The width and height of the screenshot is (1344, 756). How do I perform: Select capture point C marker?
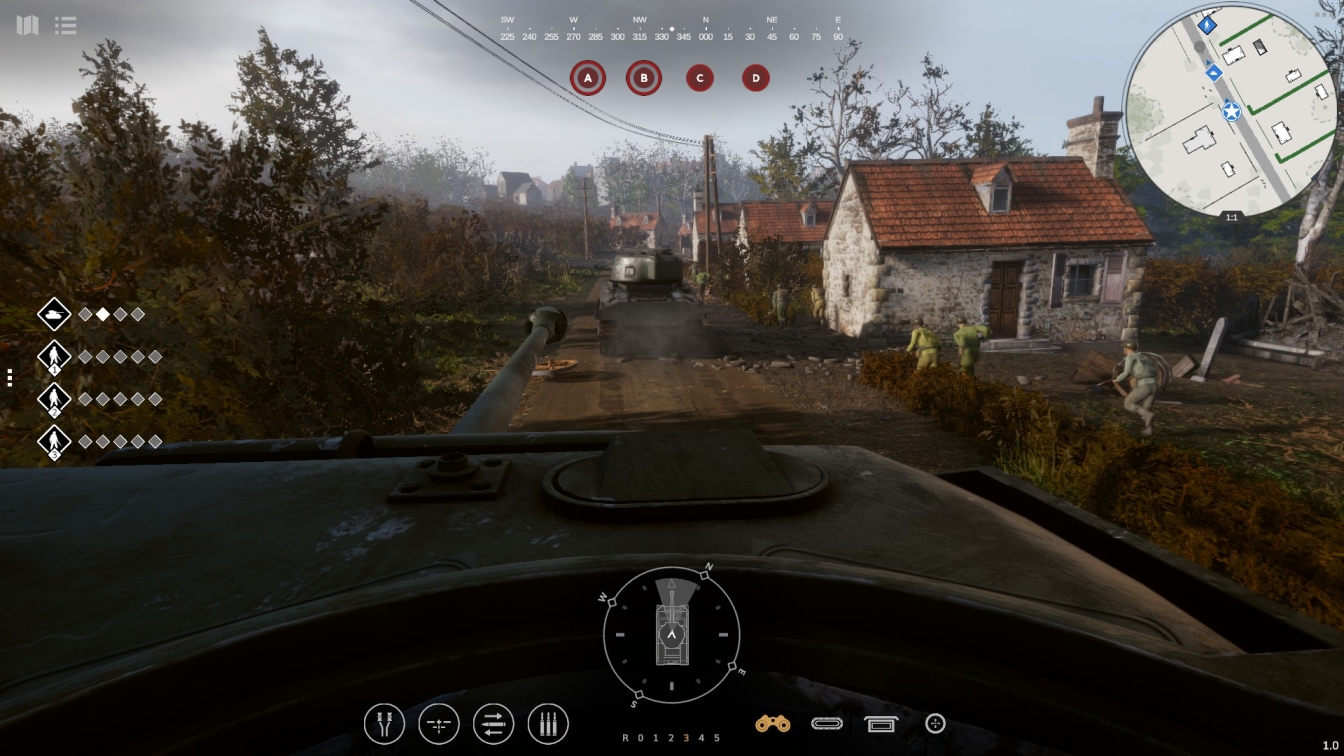700,77
